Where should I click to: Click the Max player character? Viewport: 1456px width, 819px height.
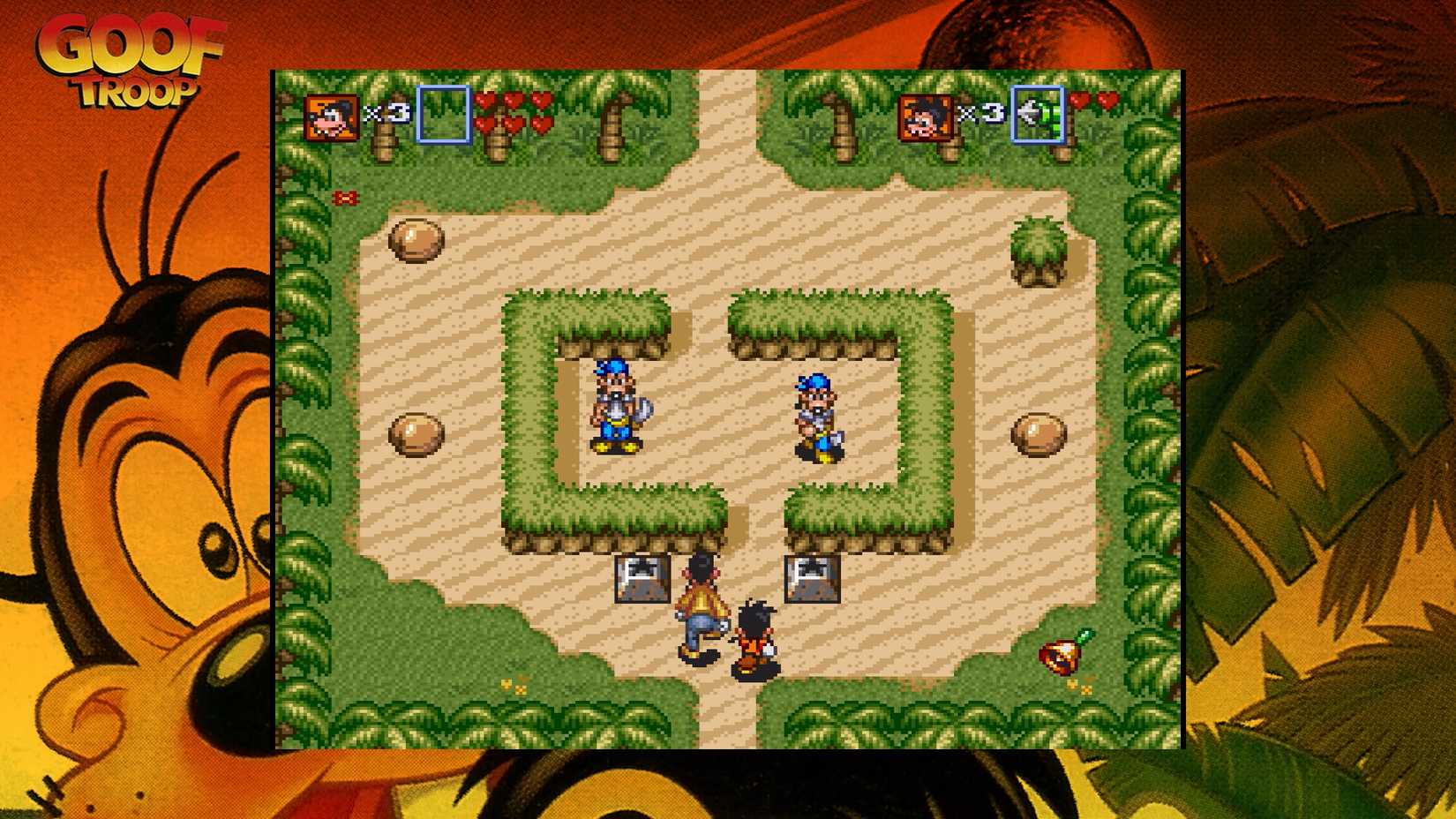[754, 635]
